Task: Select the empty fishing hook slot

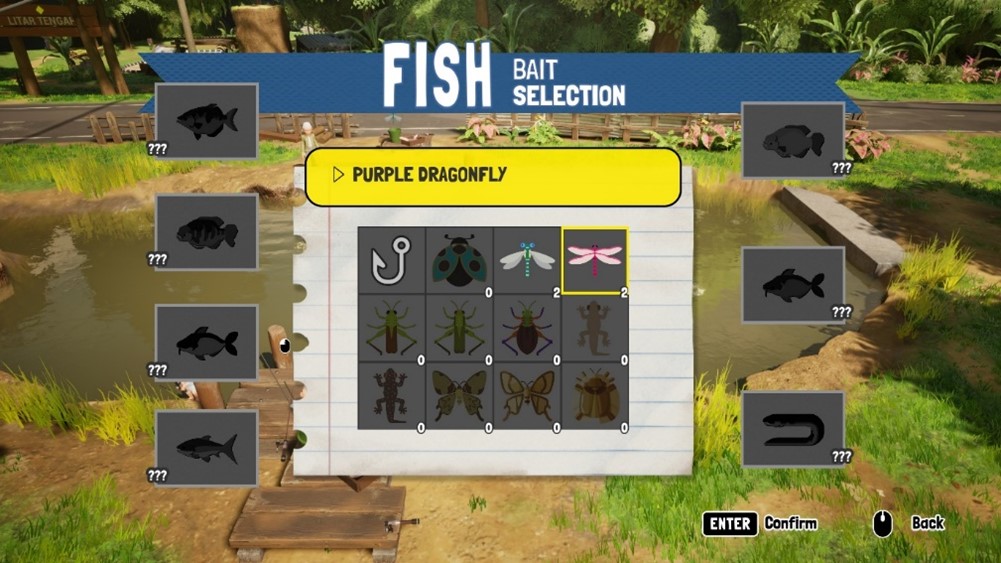Action: (x=391, y=260)
